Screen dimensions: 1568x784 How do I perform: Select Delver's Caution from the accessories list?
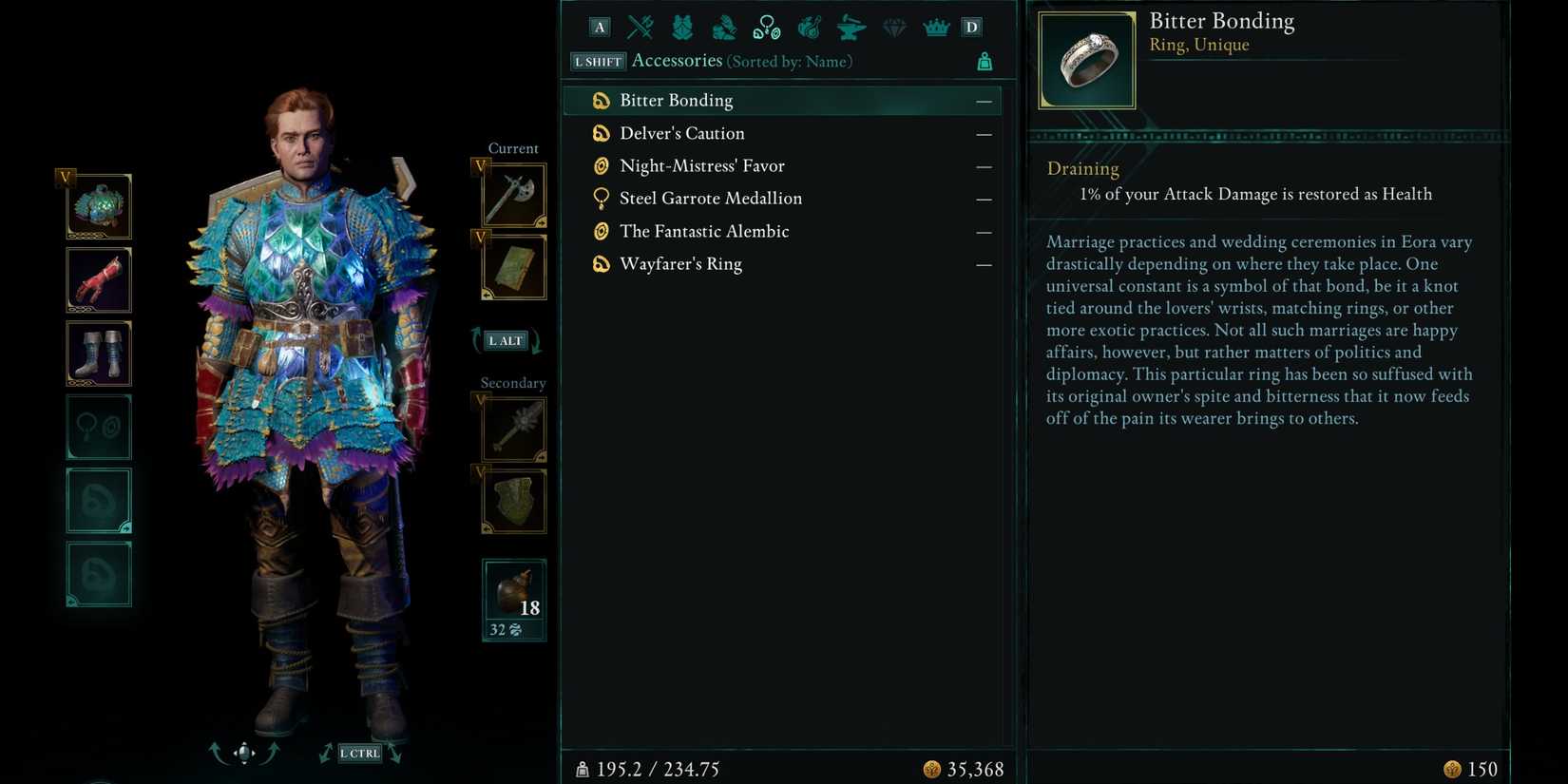681,133
